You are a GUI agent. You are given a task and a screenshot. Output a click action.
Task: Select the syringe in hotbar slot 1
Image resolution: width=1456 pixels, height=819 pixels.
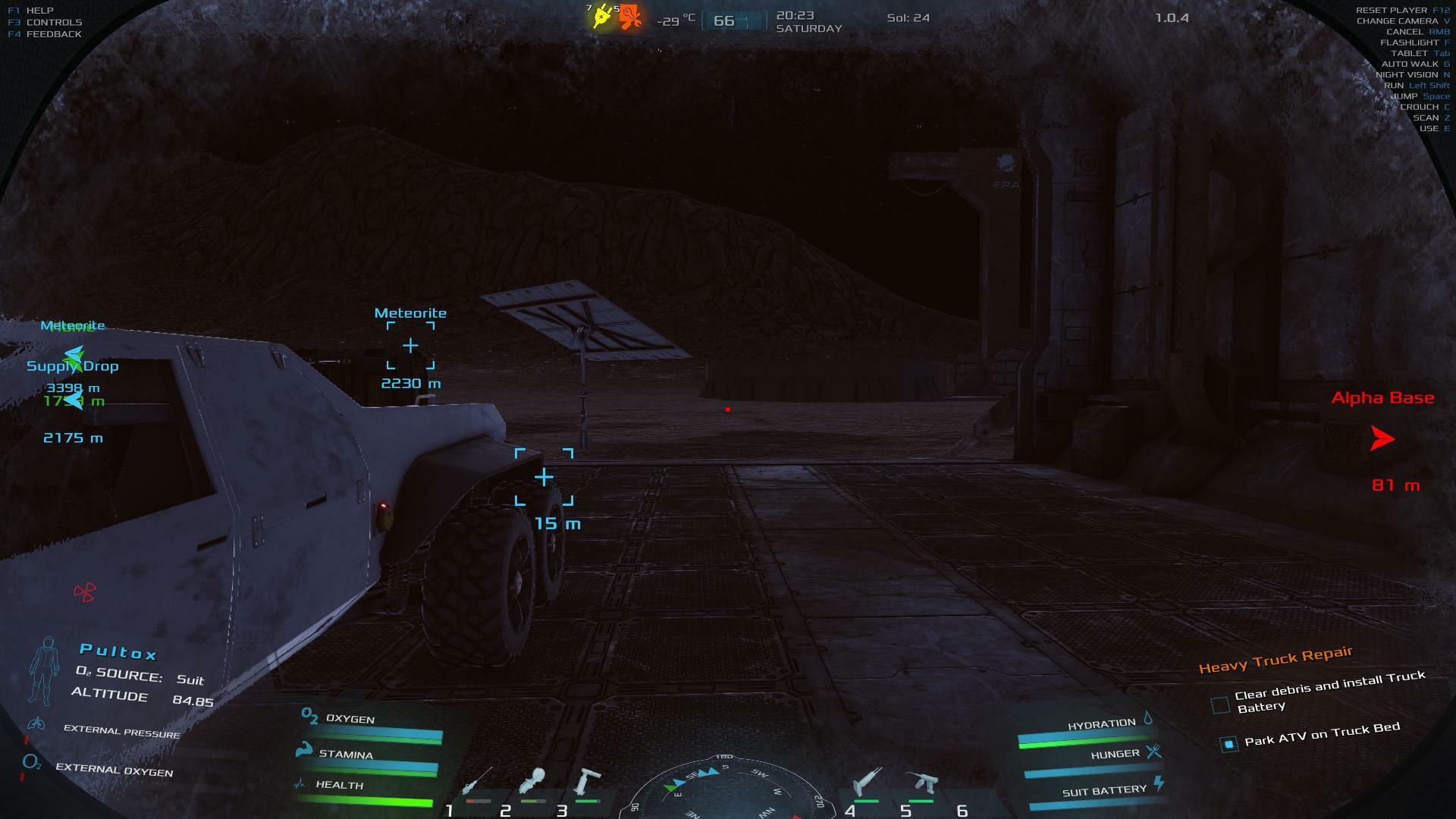tap(477, 782)
